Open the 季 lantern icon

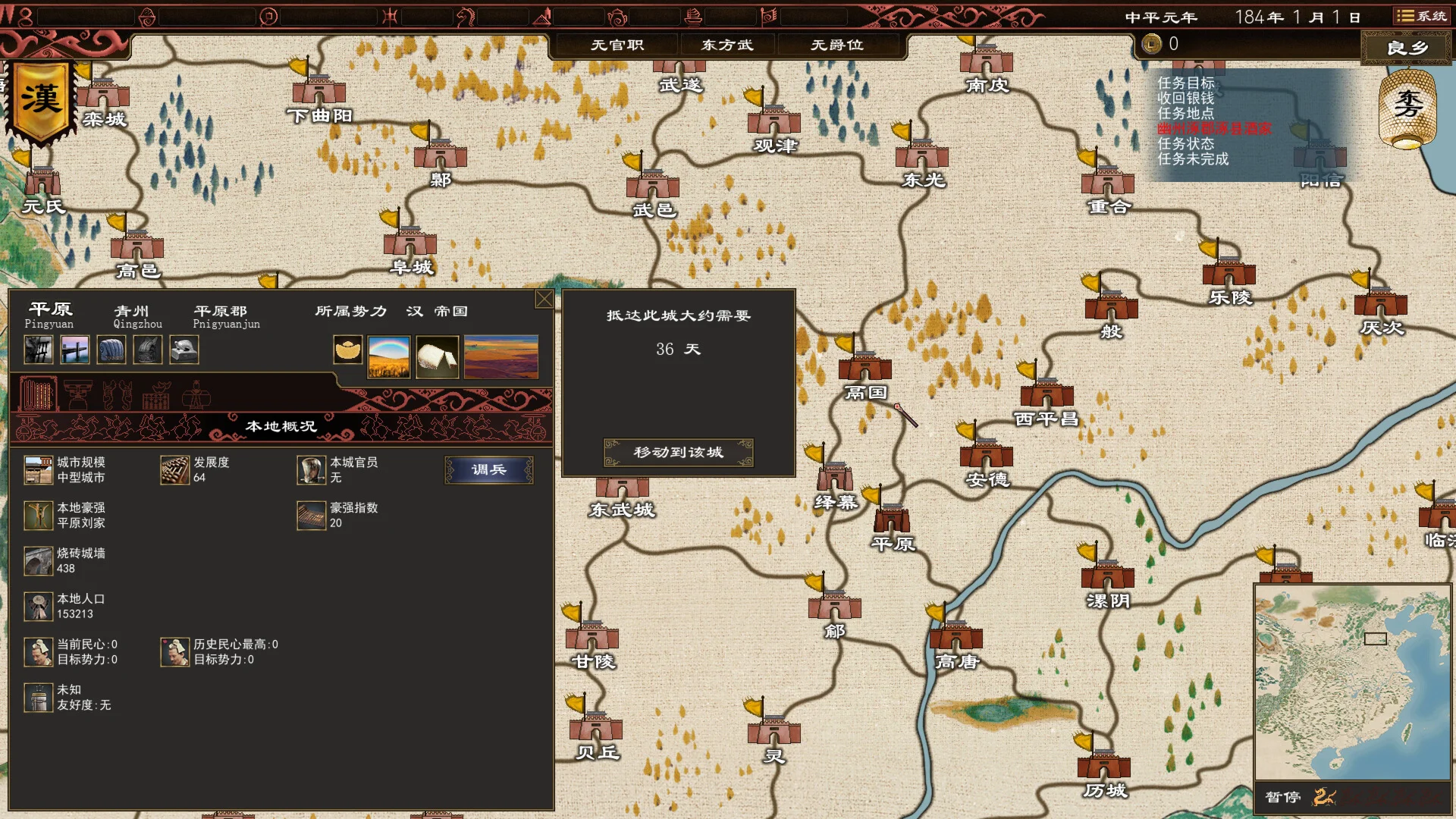pyautogui.click(x=1407, y=108)
